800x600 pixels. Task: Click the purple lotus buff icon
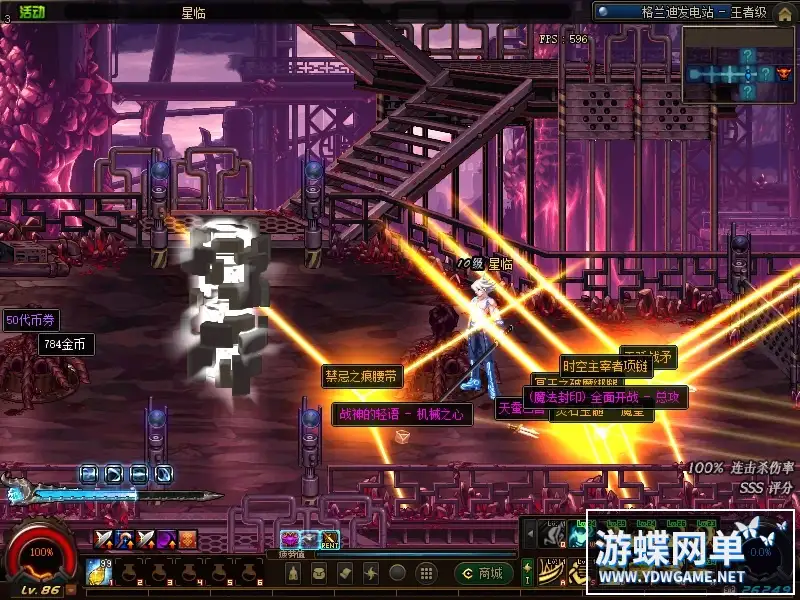[x=290, y=540]
